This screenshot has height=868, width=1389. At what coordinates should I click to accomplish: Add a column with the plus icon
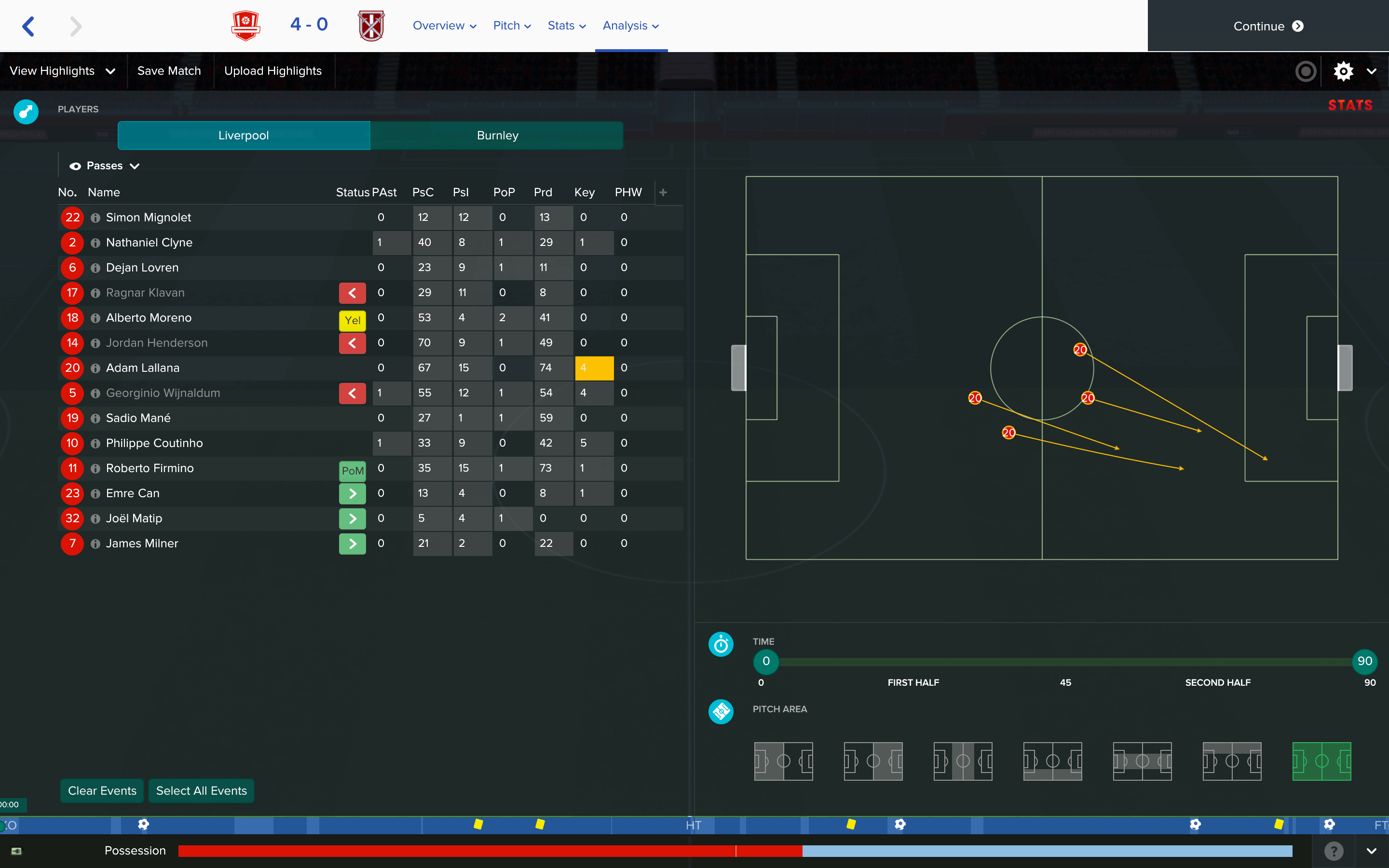tap(663, 192)
